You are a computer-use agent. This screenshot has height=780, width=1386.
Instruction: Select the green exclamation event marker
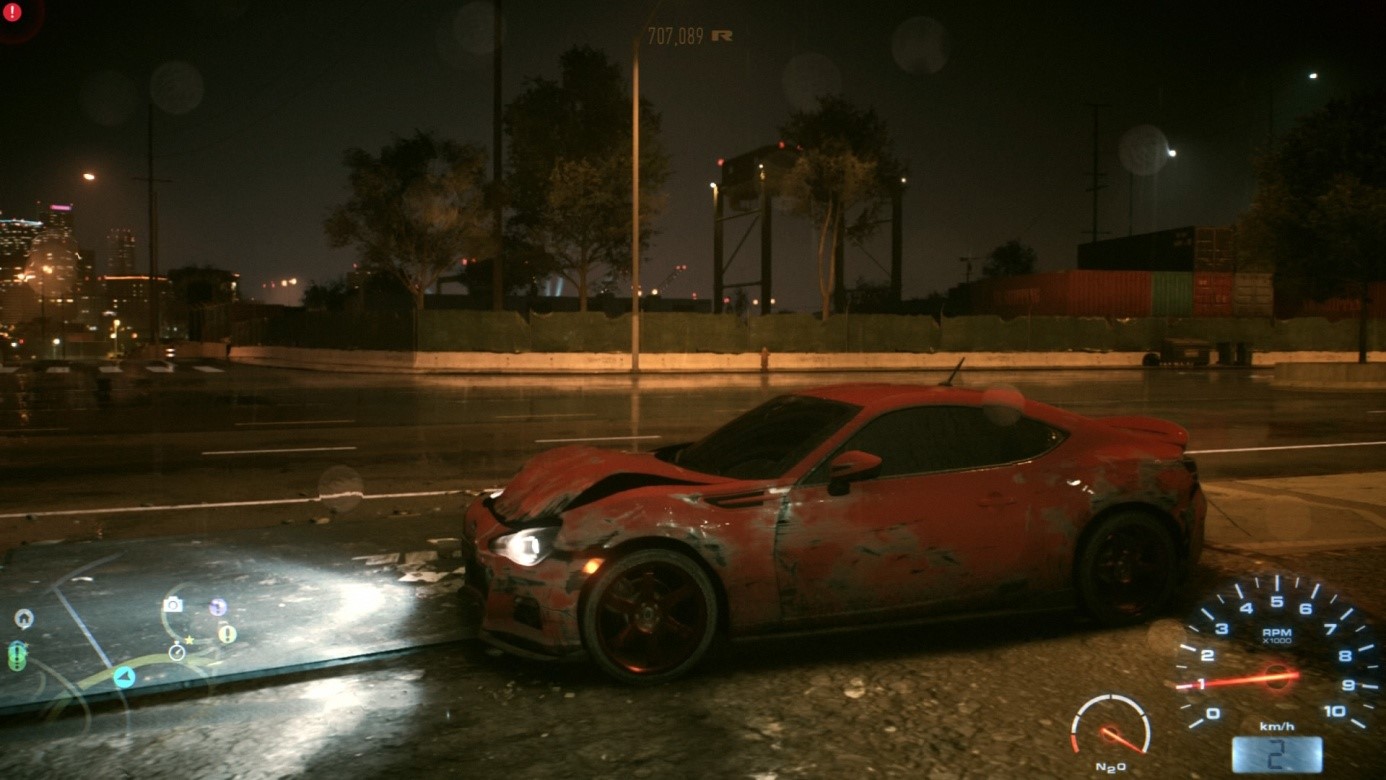click(17, 656)
